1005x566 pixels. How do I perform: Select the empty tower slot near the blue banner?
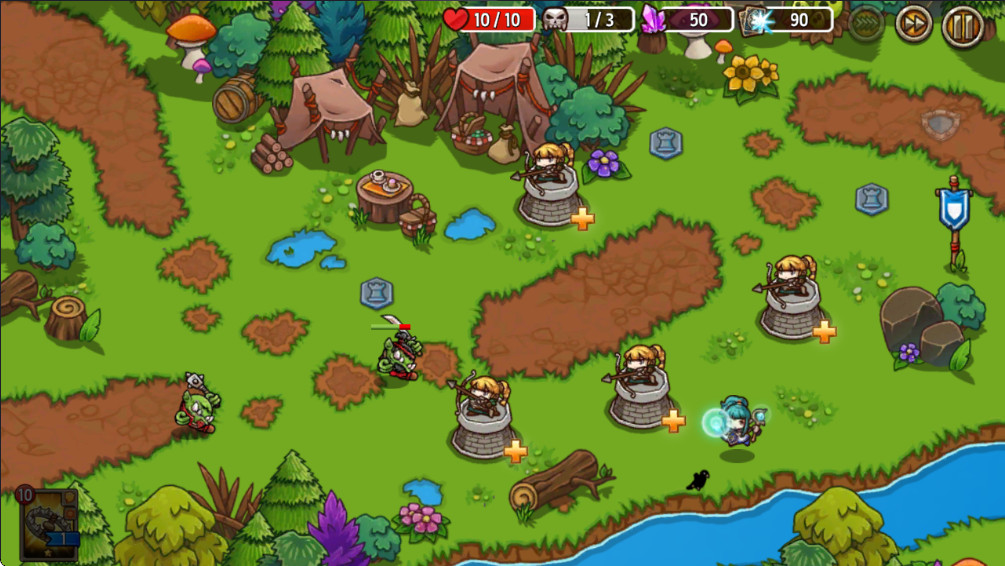(871, 199)
